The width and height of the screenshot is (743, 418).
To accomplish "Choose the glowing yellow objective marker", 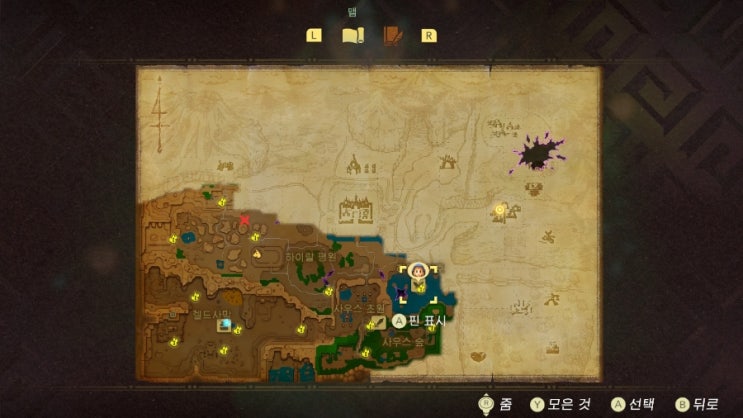I will [x=499, y=210].
